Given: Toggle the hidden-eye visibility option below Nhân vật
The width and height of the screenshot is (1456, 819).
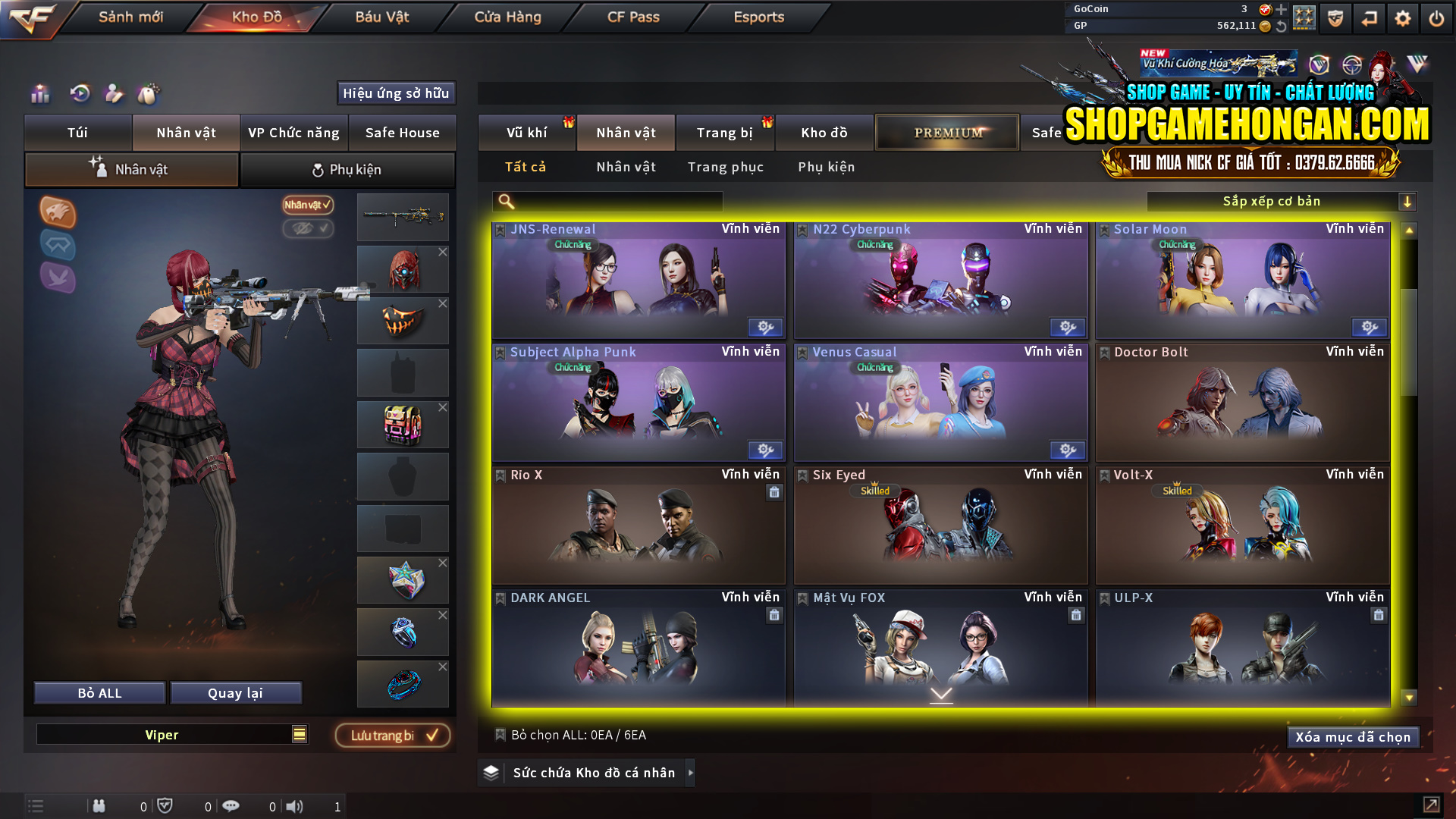Looking at the screenshot, I should coord(309,229).
